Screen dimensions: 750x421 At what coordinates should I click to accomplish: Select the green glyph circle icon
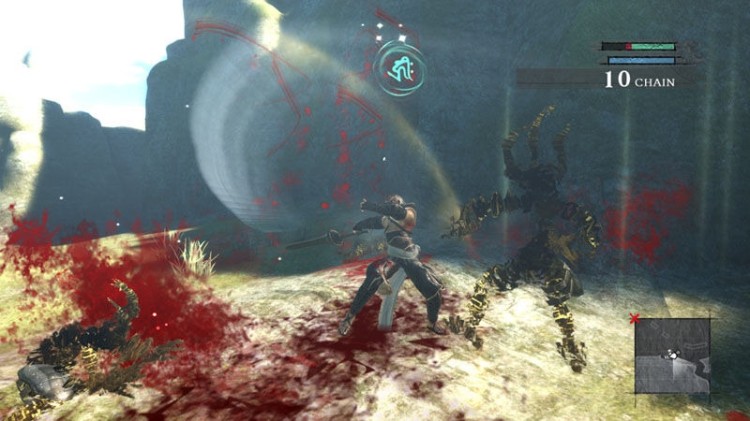(x=400, y=68)
